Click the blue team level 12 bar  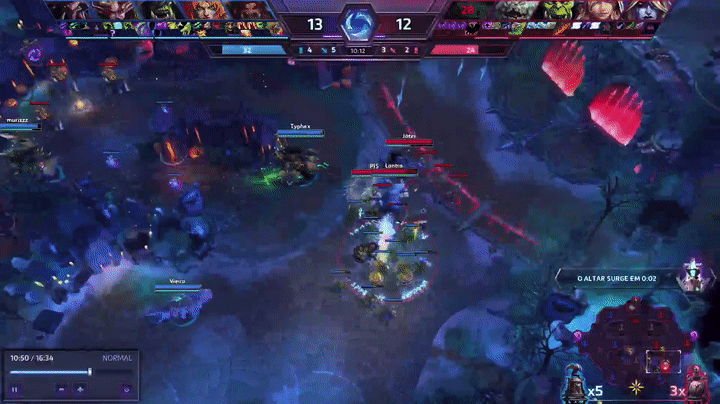point(245,48)
